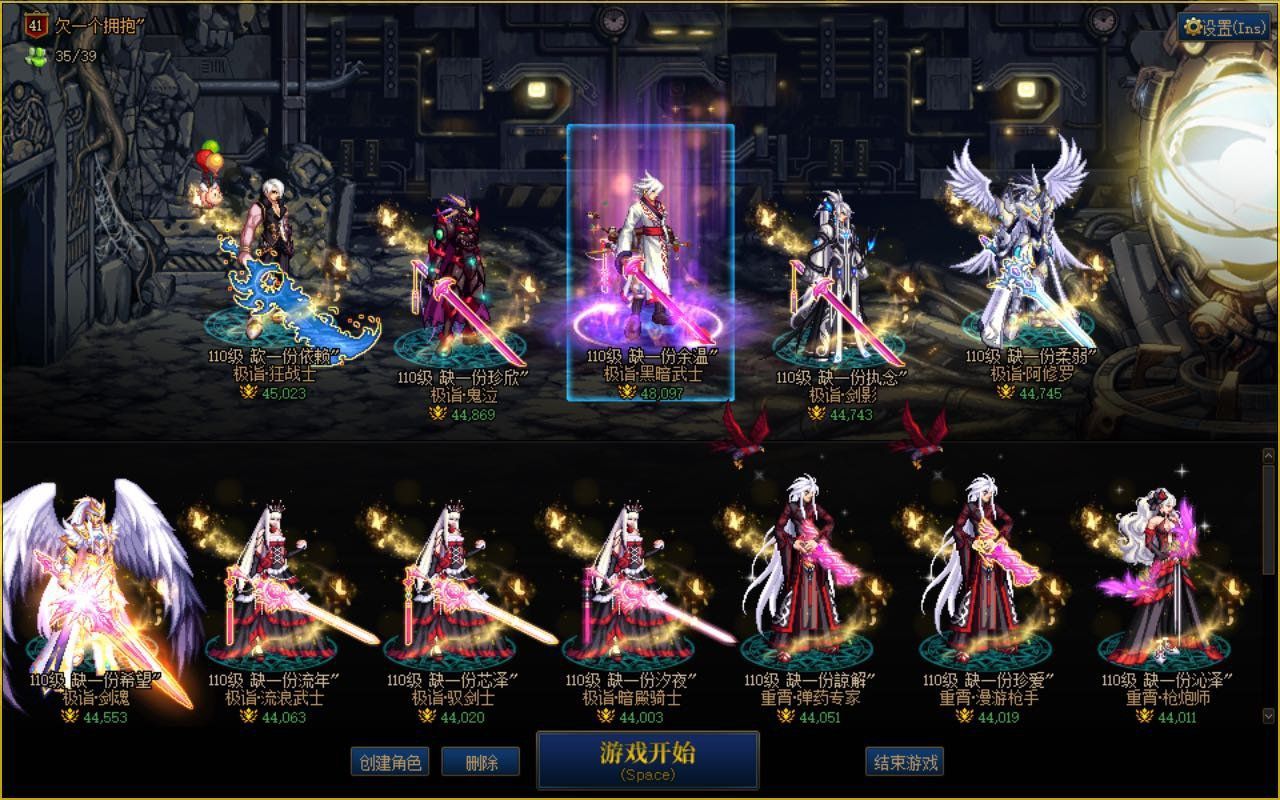Image resolution: width=1280 pixels, height=800 pixels.
Task: Start the game with 游戏开始 button
Action: pyautogui.click(x=647, y=760)
